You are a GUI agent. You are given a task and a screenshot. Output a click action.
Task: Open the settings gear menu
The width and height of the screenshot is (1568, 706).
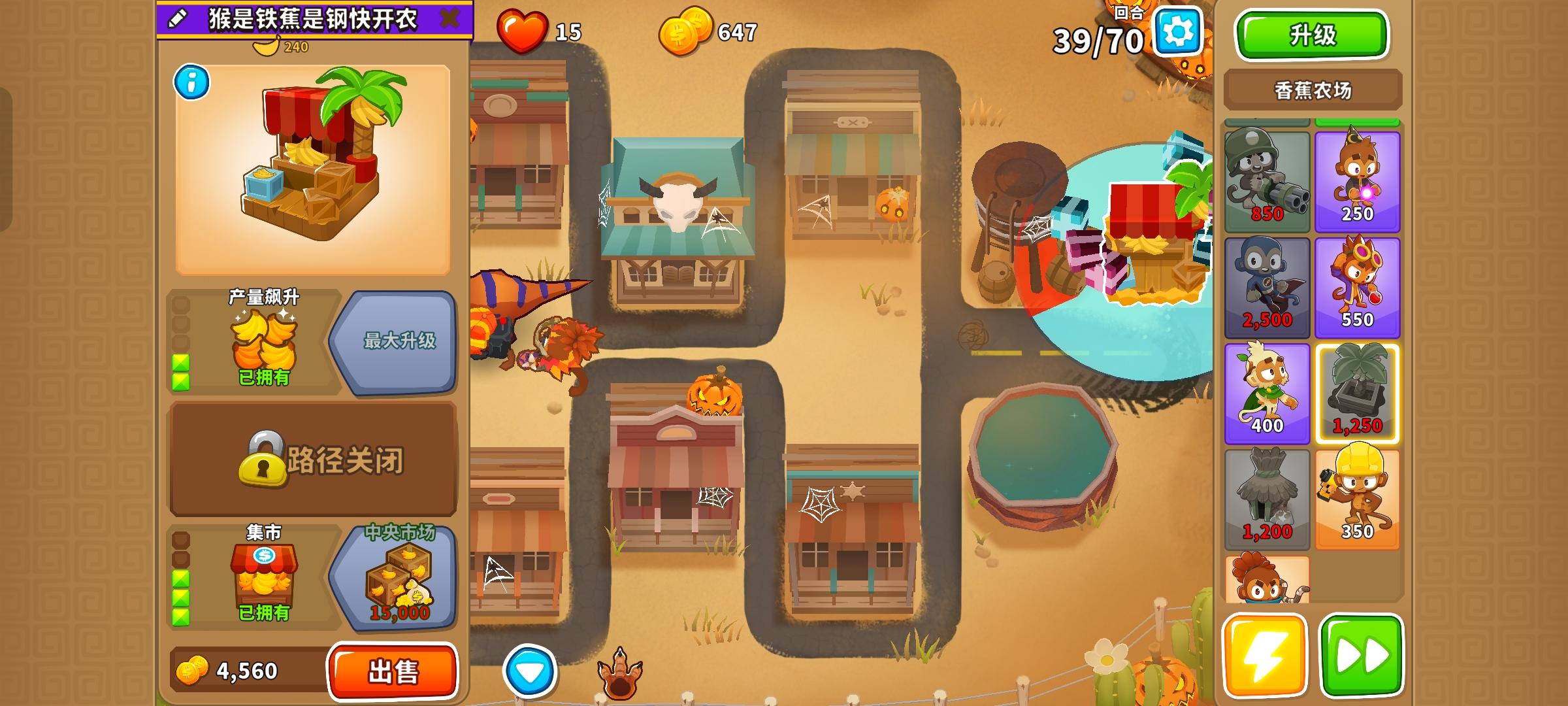point(1179,30)
